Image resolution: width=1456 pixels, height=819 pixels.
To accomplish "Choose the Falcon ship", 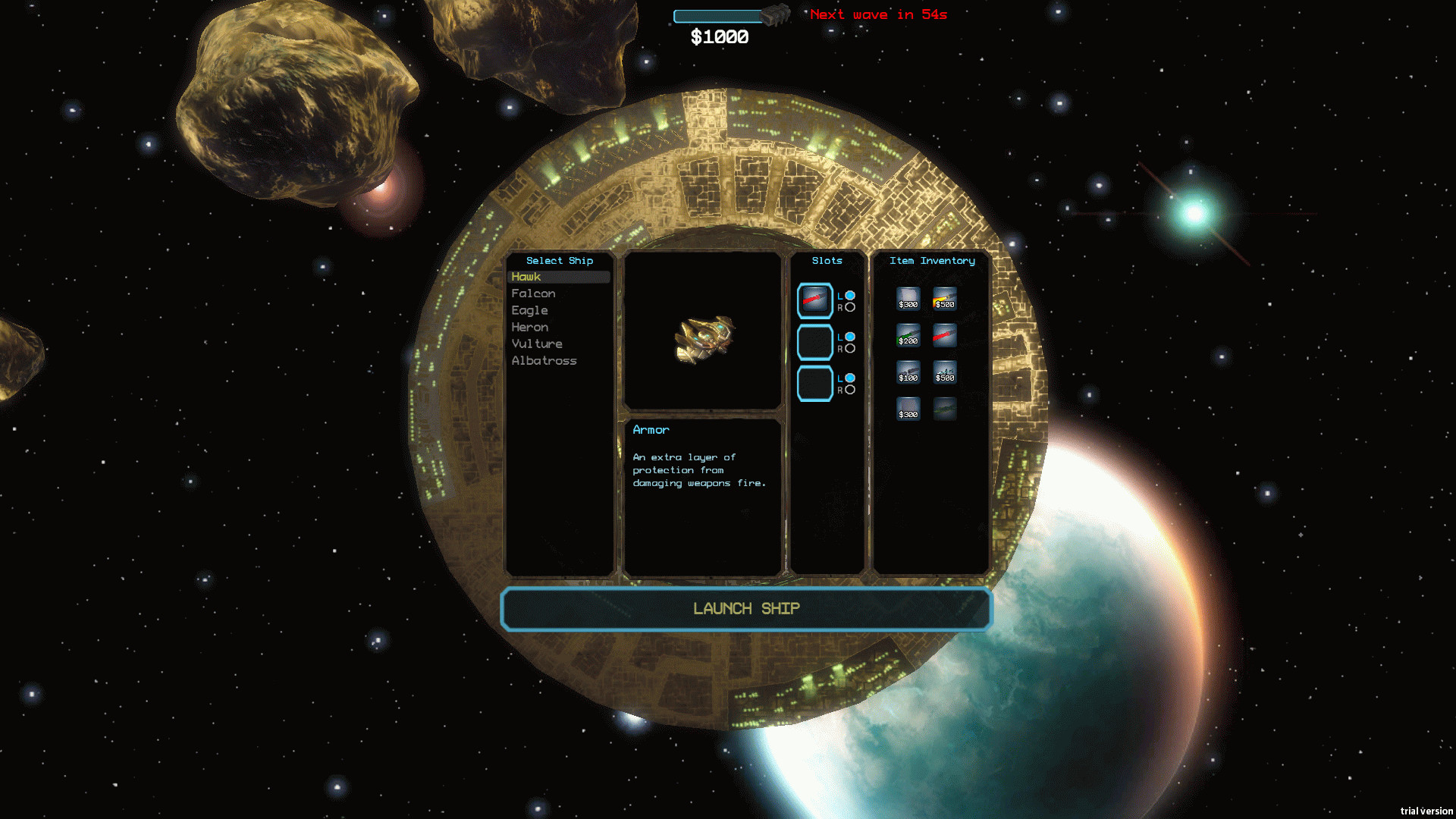I will (533, 293).
